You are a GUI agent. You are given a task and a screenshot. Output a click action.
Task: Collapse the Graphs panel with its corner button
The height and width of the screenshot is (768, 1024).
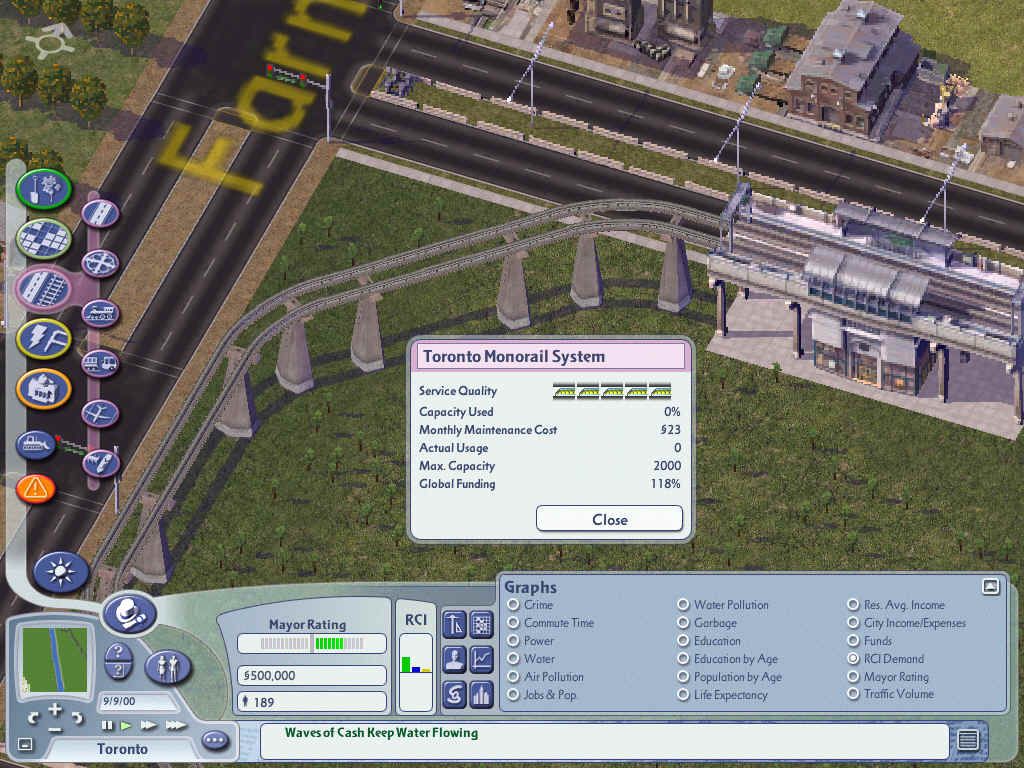(x=990, y=587)
